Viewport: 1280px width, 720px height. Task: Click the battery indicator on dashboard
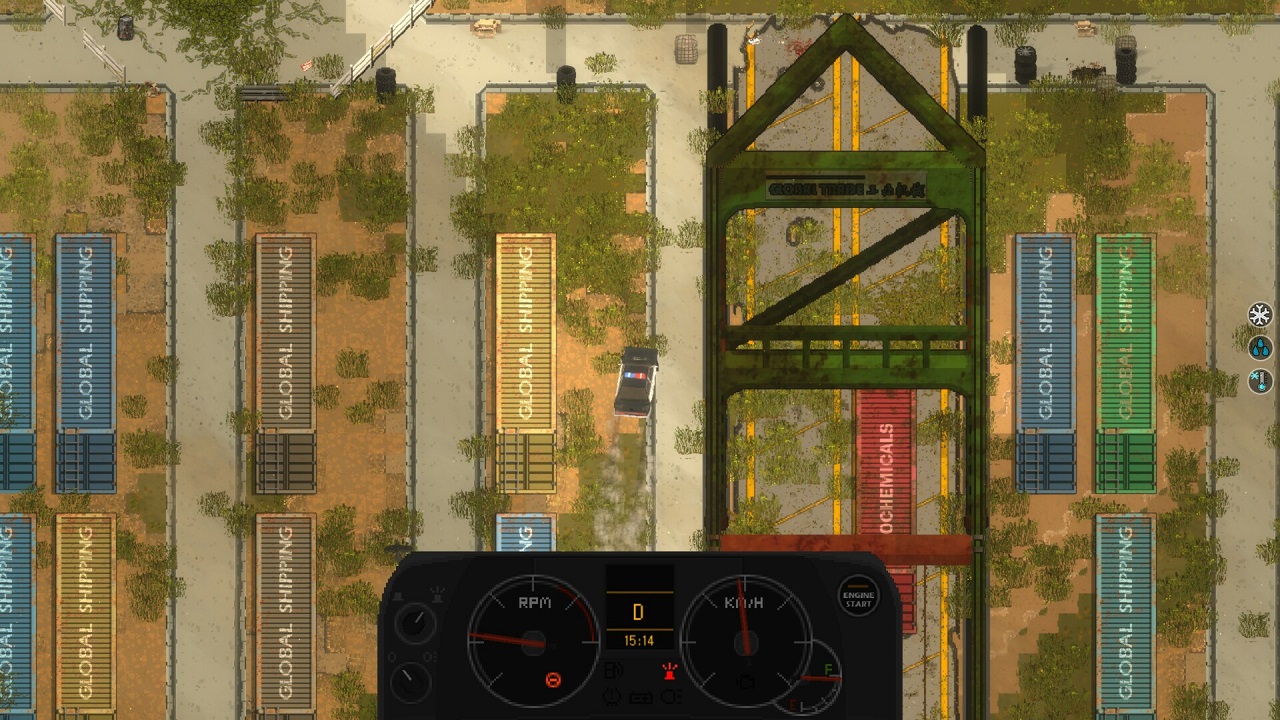(x=639, y=697)
